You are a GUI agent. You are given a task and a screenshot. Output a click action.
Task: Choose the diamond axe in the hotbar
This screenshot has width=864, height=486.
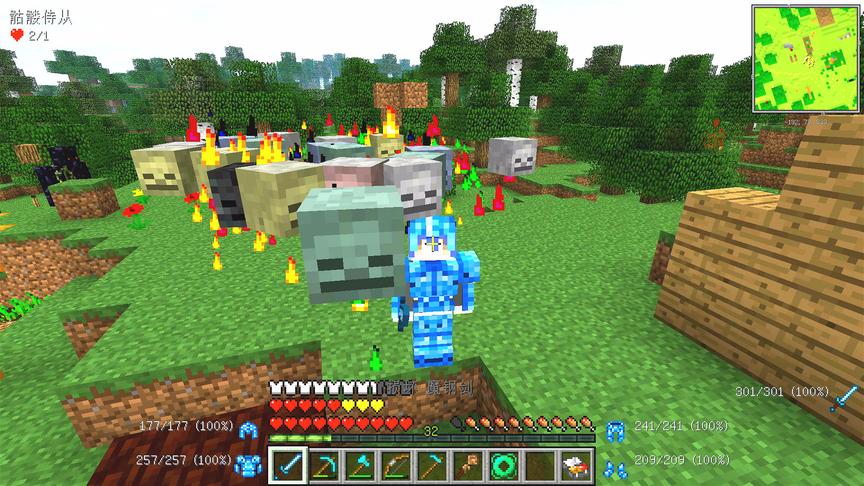pyautogui.click(x=360, y=465)
